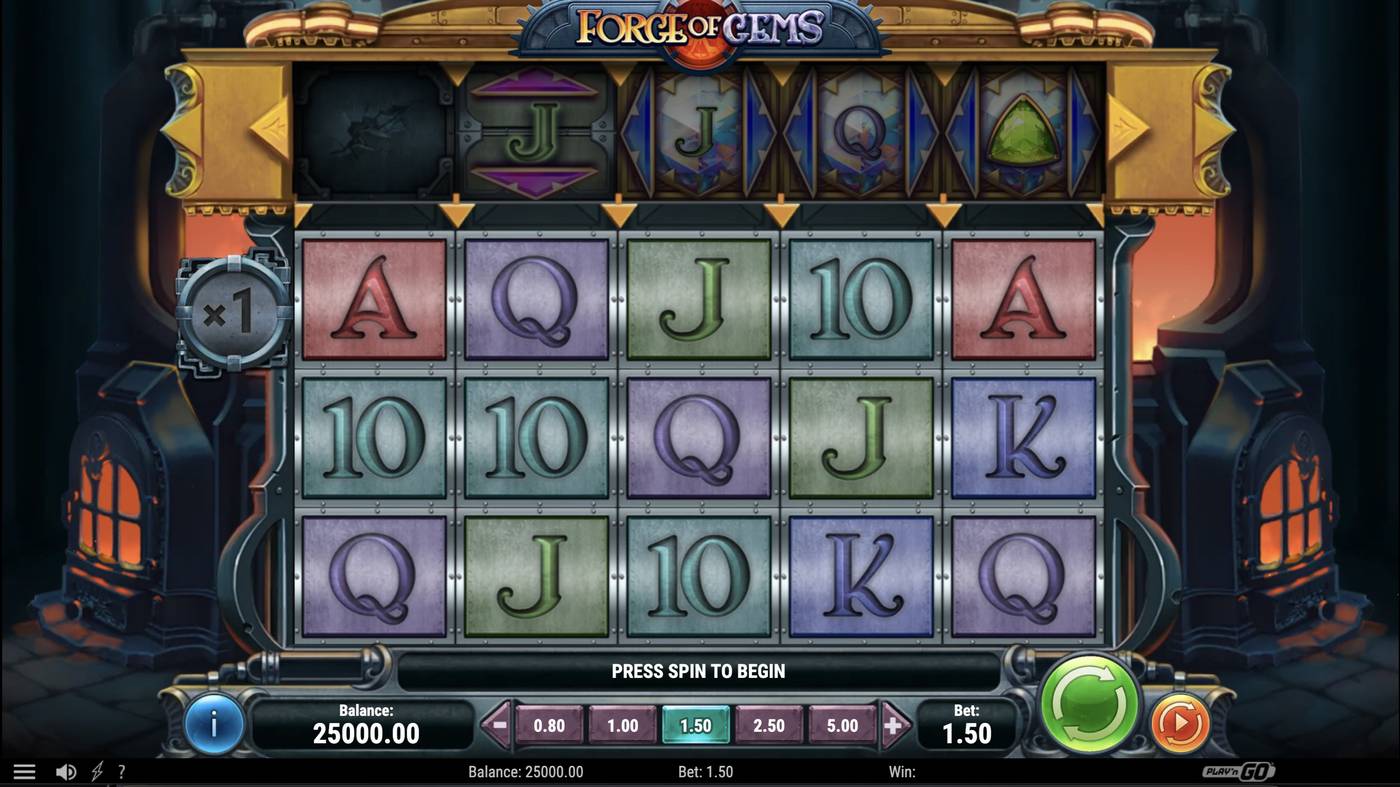
Task: Select the highlighted 1.50 bet level
Action: 696,725
